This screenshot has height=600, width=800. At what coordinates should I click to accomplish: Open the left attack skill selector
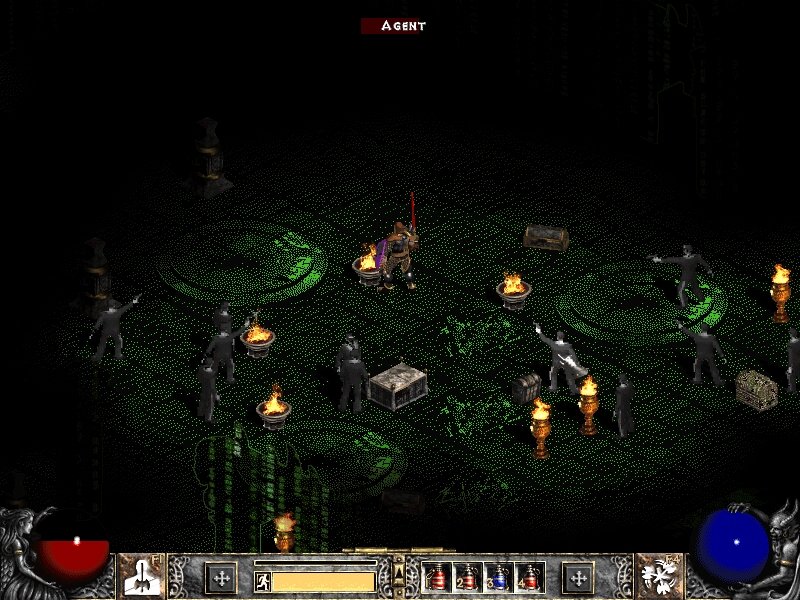point(142,577)
